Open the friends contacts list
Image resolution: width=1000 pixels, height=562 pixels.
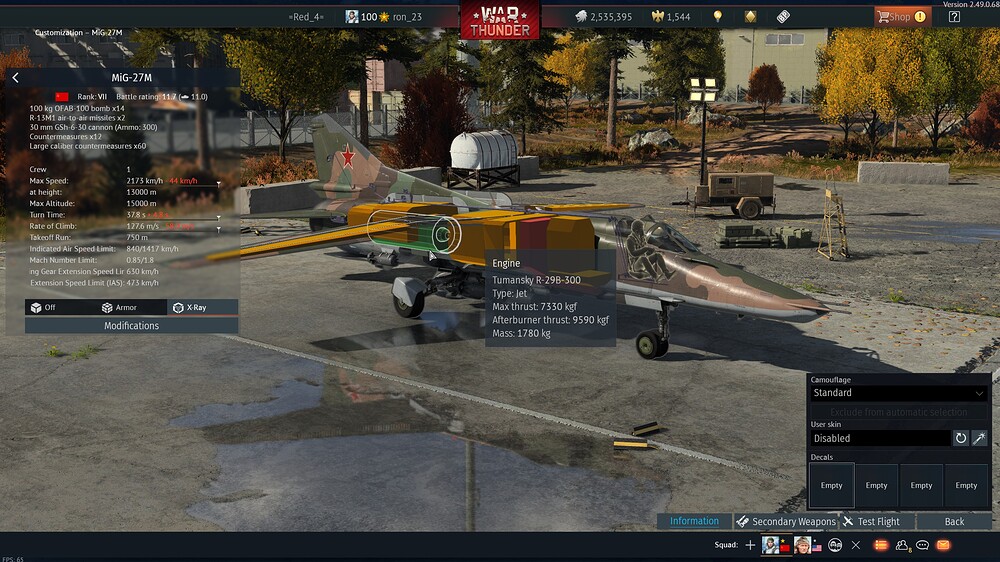903,545
